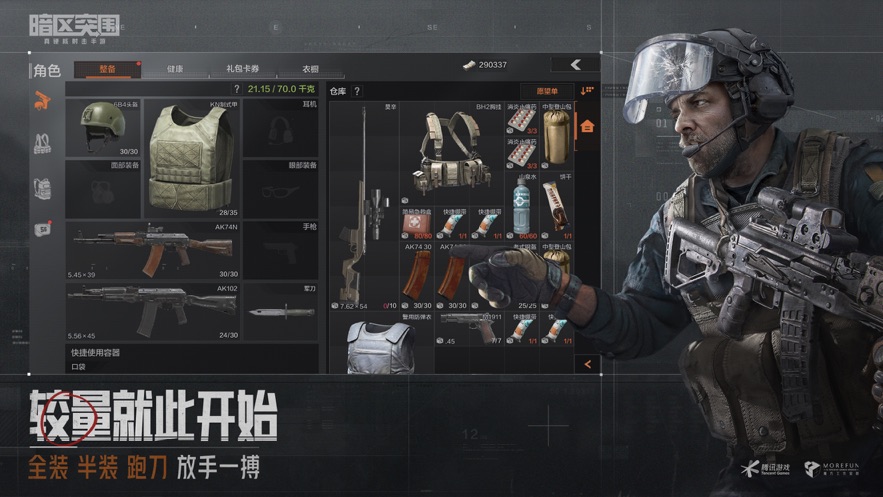Show the 仓库 help question mark
Image resolution: width=883 pixels, height=497 pixels.
(357, 91)
